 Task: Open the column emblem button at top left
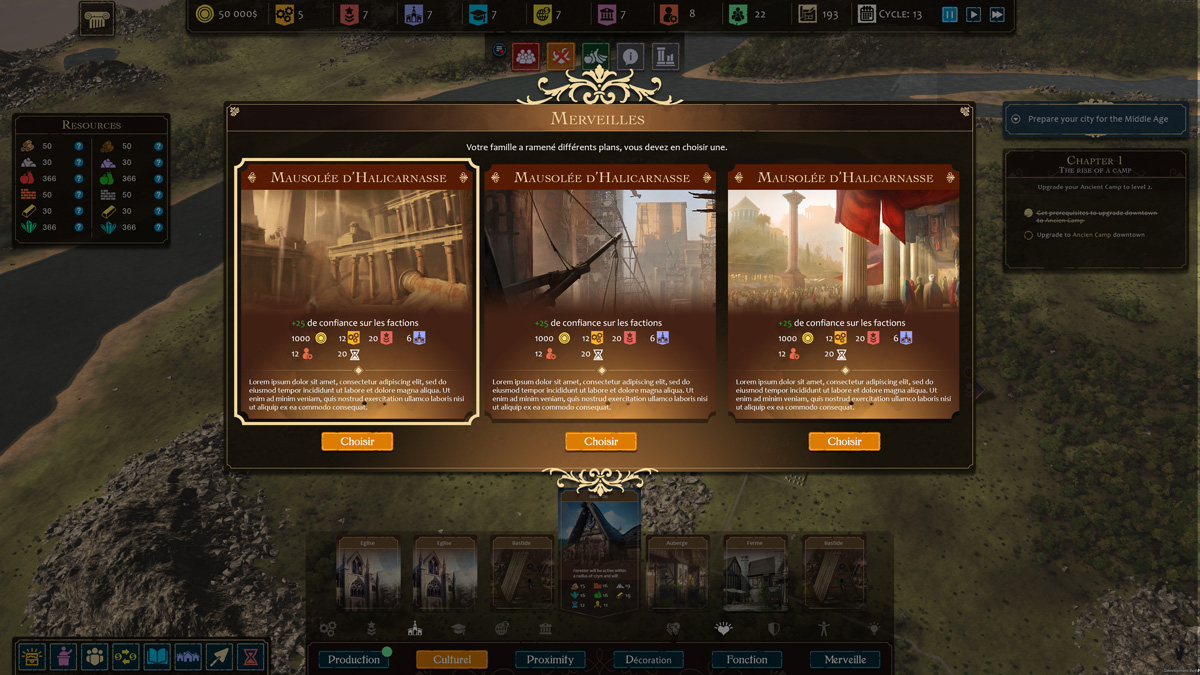[x=97, y=19]
